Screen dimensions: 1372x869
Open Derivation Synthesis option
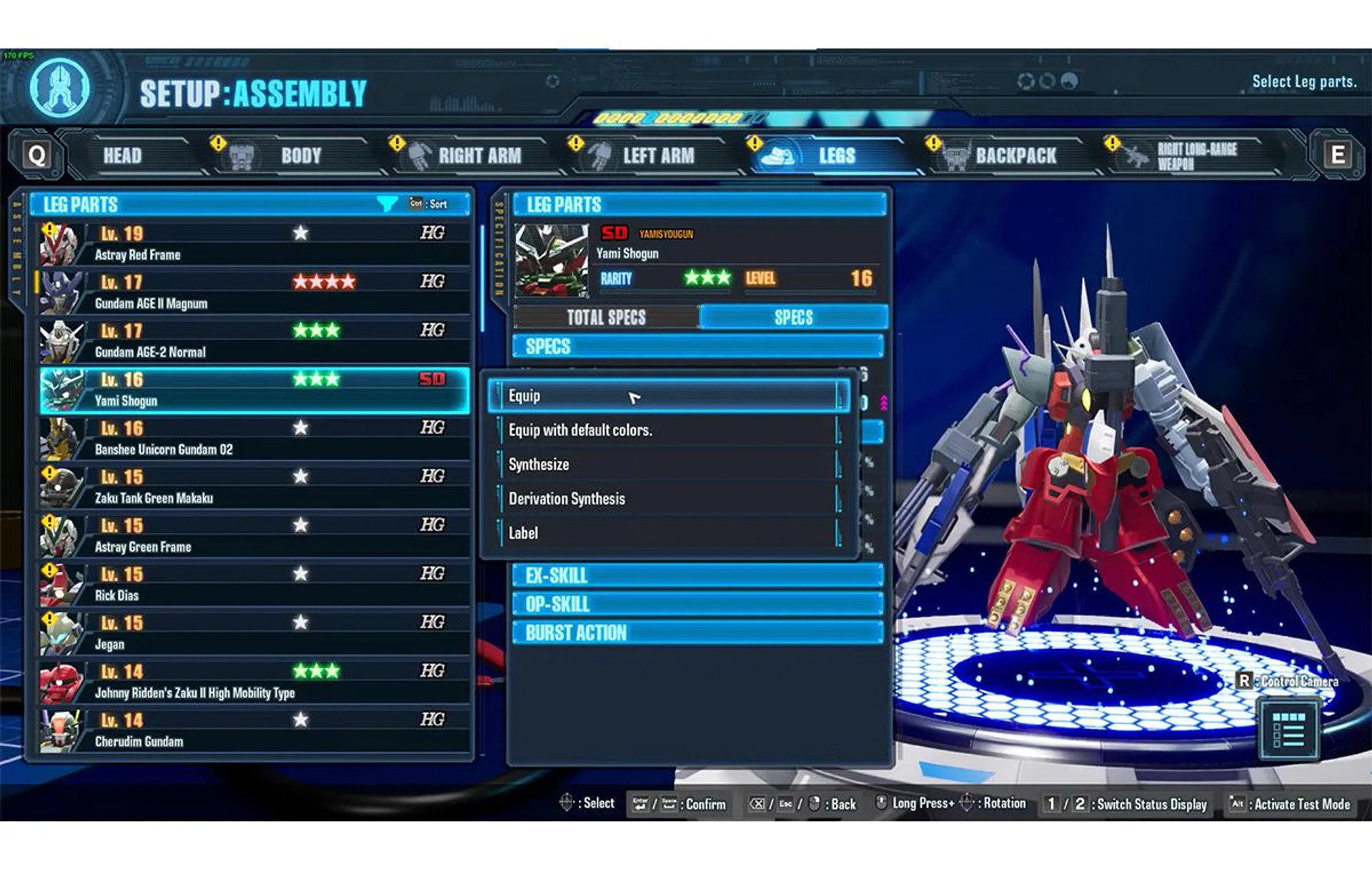pos(668,499)
